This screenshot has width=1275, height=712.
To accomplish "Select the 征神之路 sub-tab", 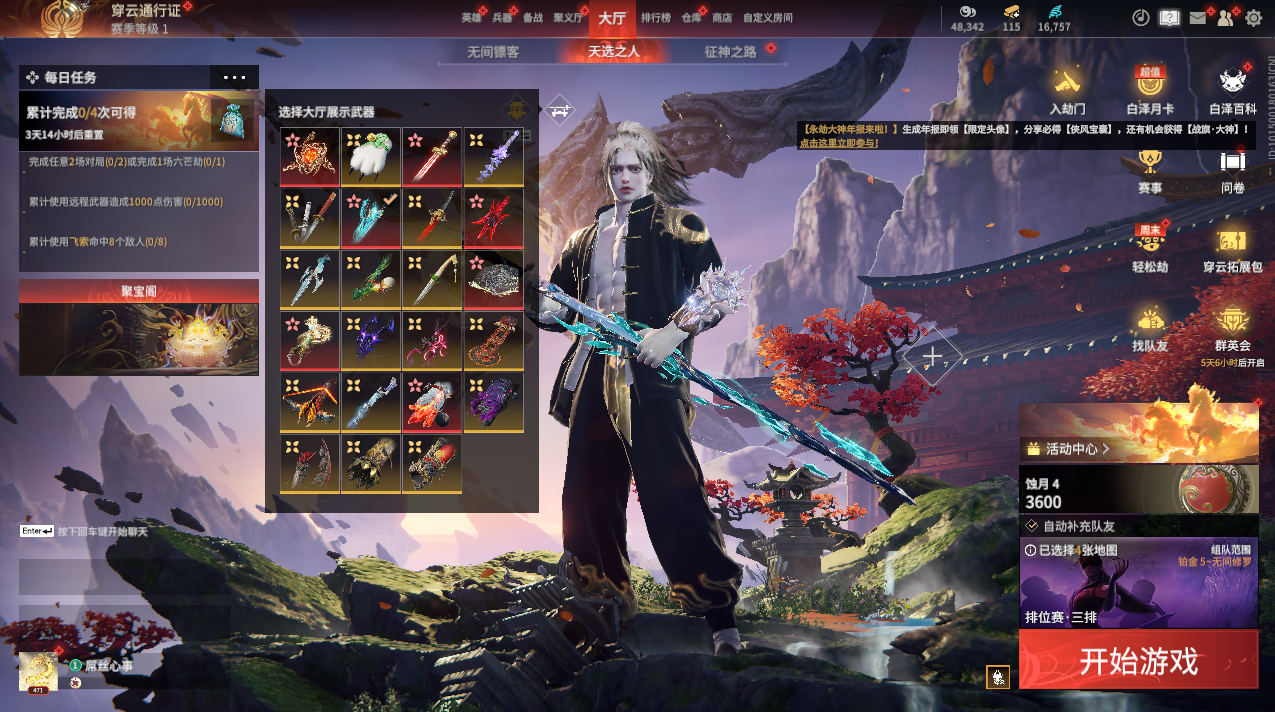I will tap(731, 52).
